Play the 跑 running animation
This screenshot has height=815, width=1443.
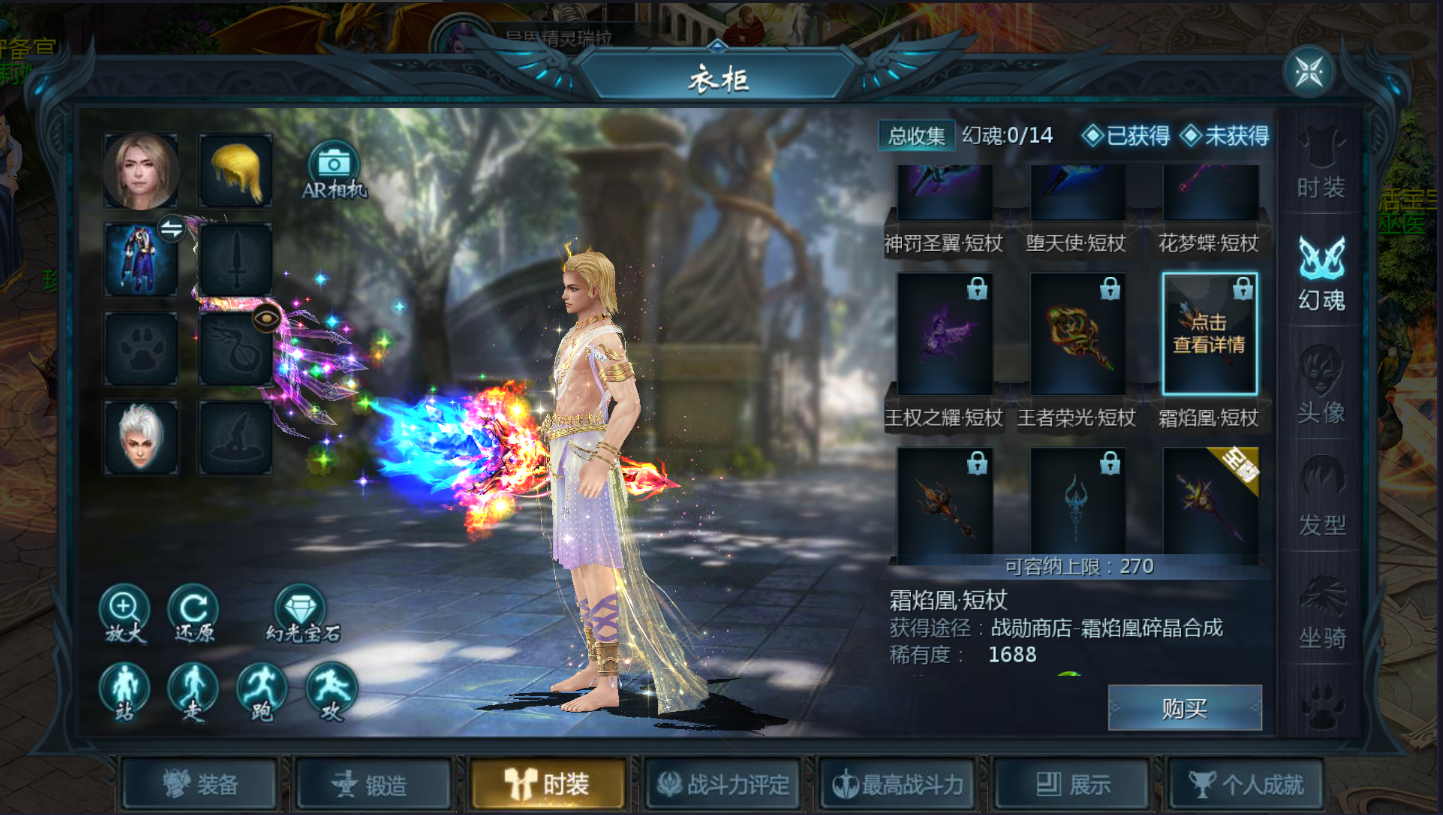[262, 687]
